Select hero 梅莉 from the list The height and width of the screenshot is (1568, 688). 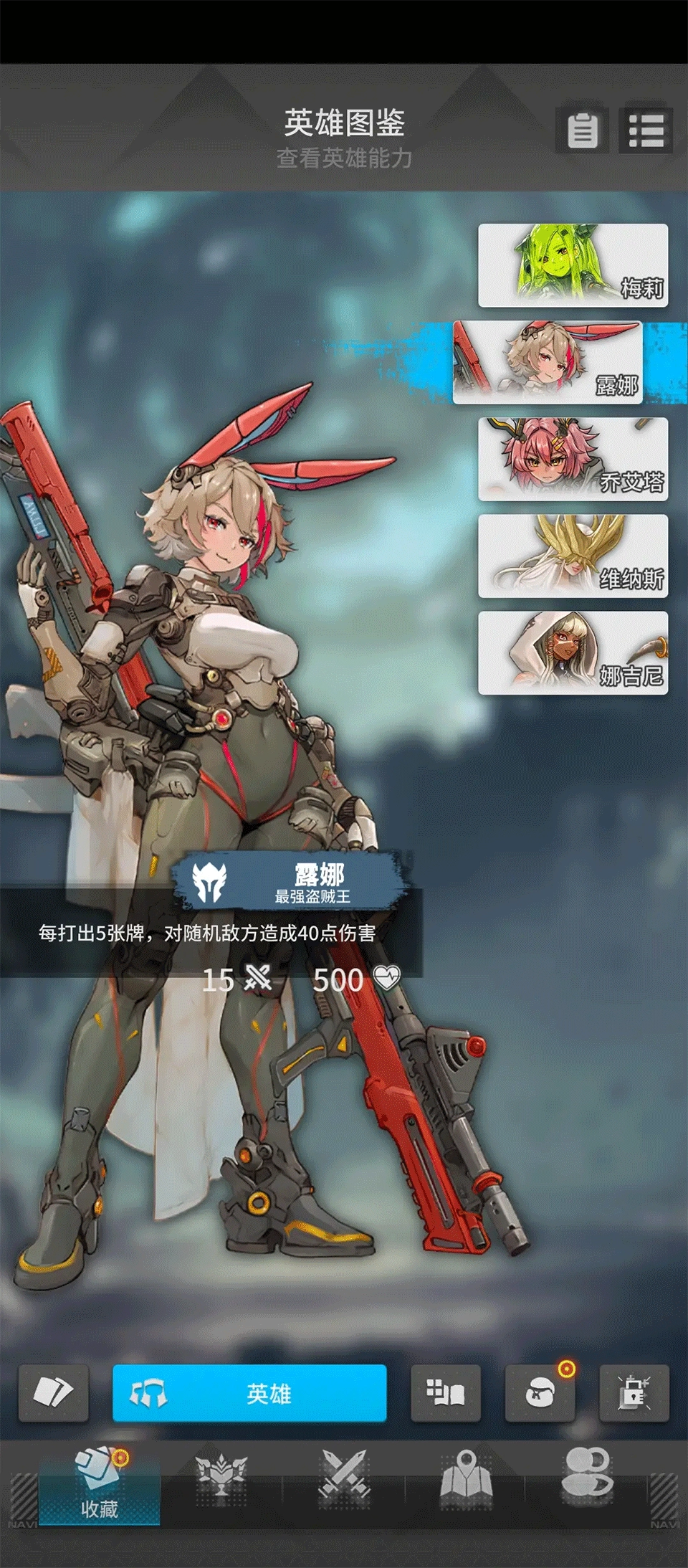click(573, 265)
